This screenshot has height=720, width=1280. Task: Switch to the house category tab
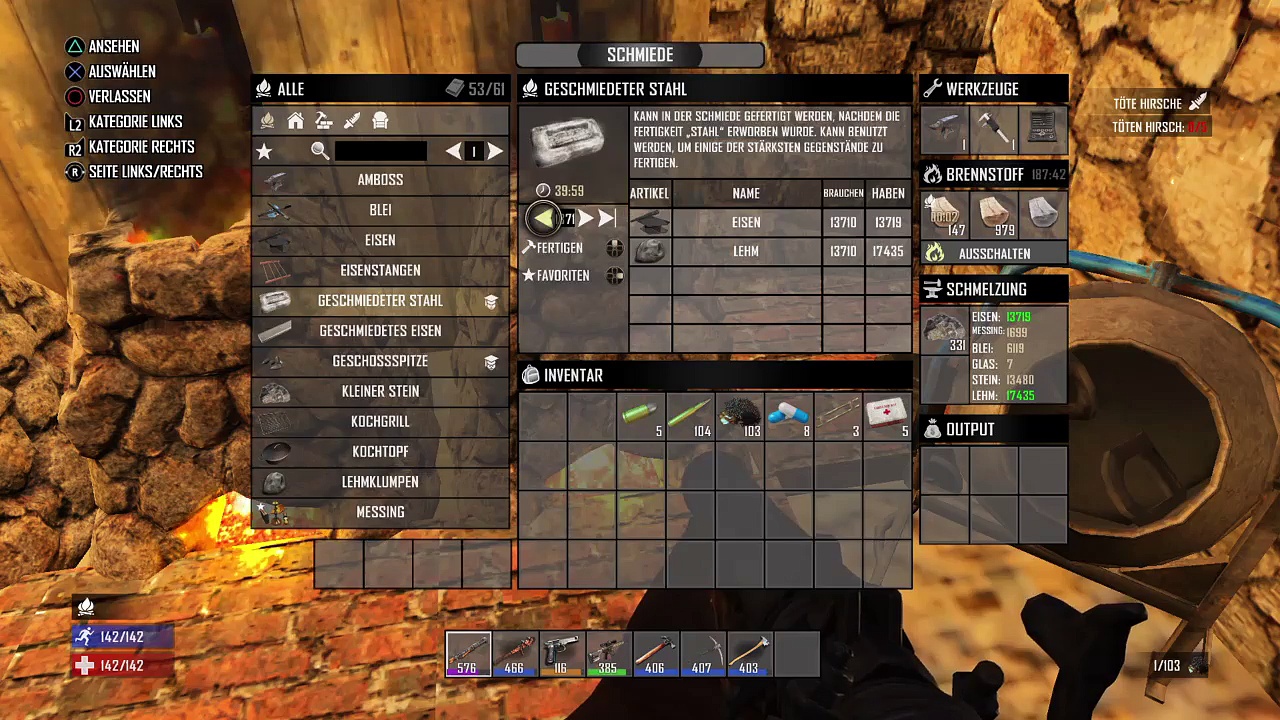[x=296, y=121]
